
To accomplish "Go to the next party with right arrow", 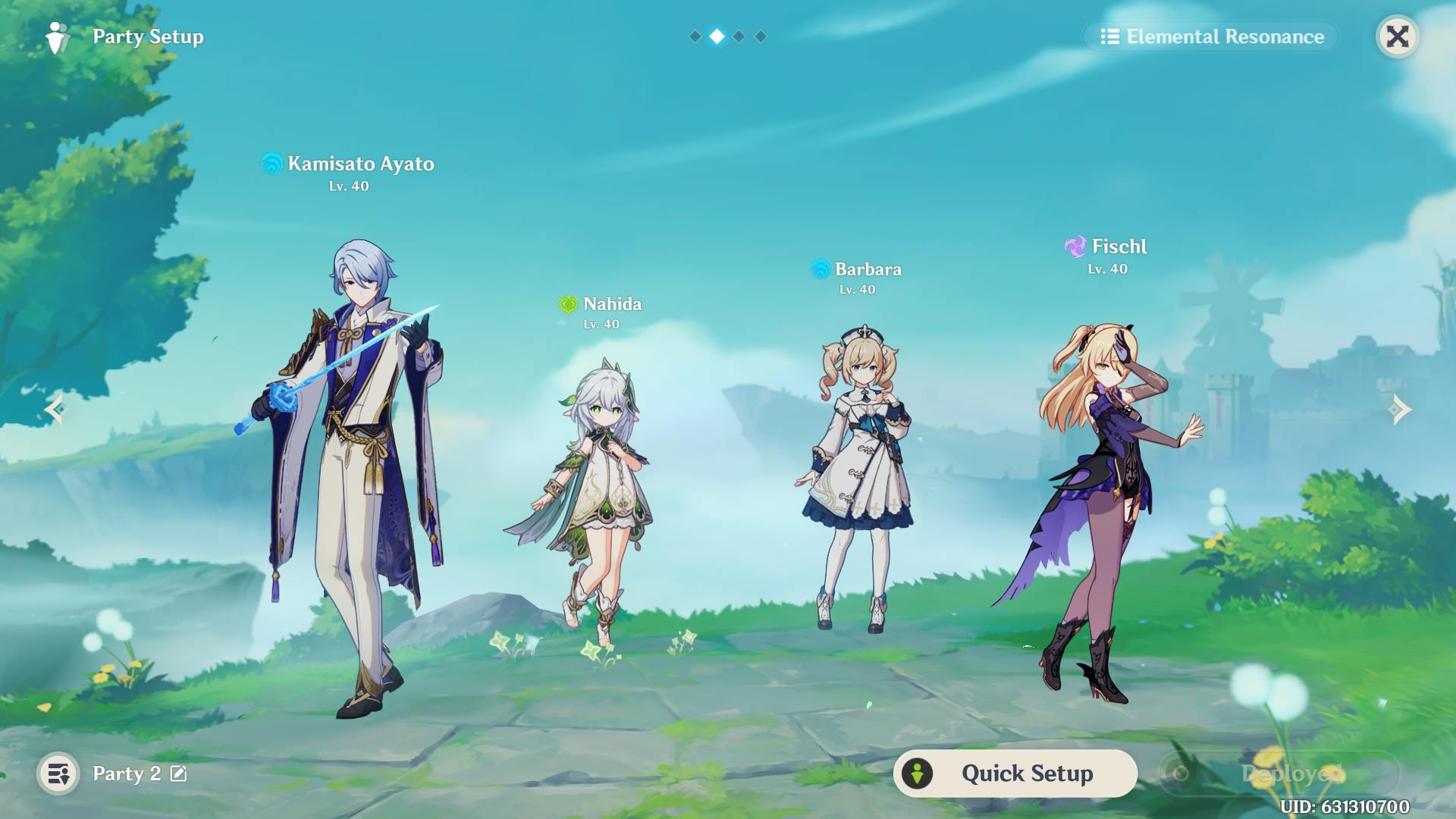I will 1400,409.
